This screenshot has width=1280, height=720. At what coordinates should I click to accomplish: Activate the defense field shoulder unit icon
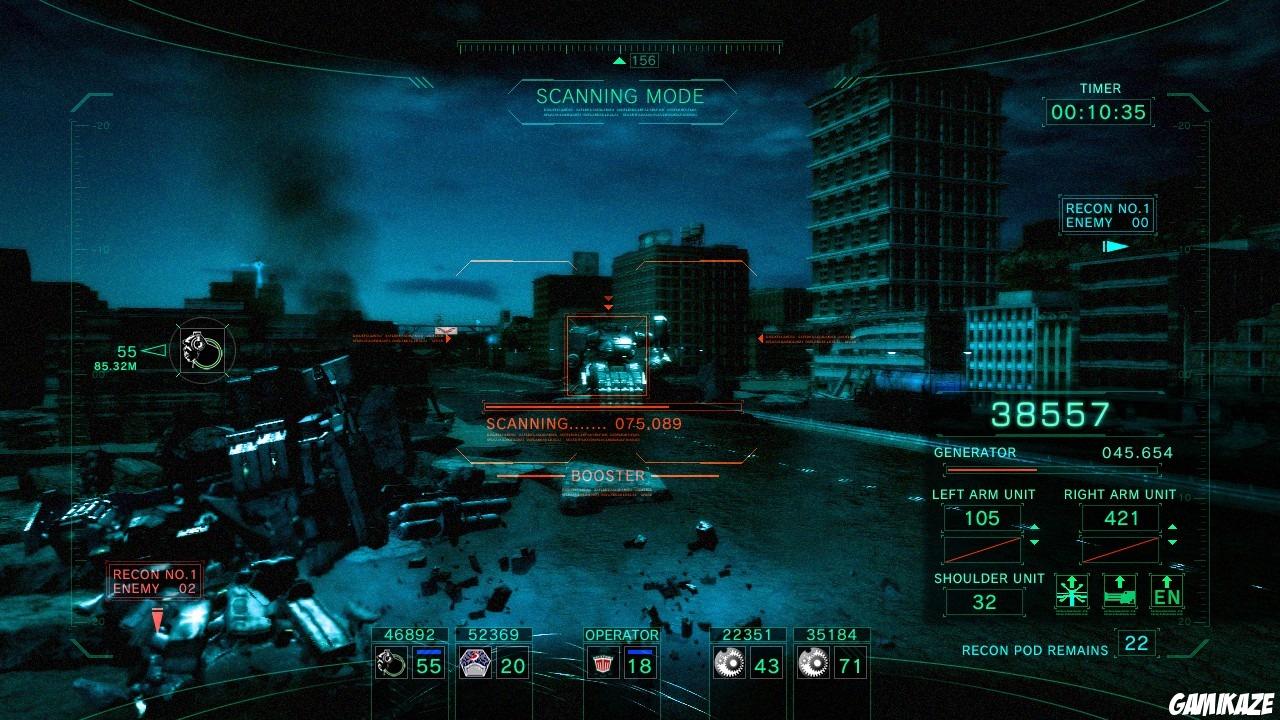coord(1072,592)
